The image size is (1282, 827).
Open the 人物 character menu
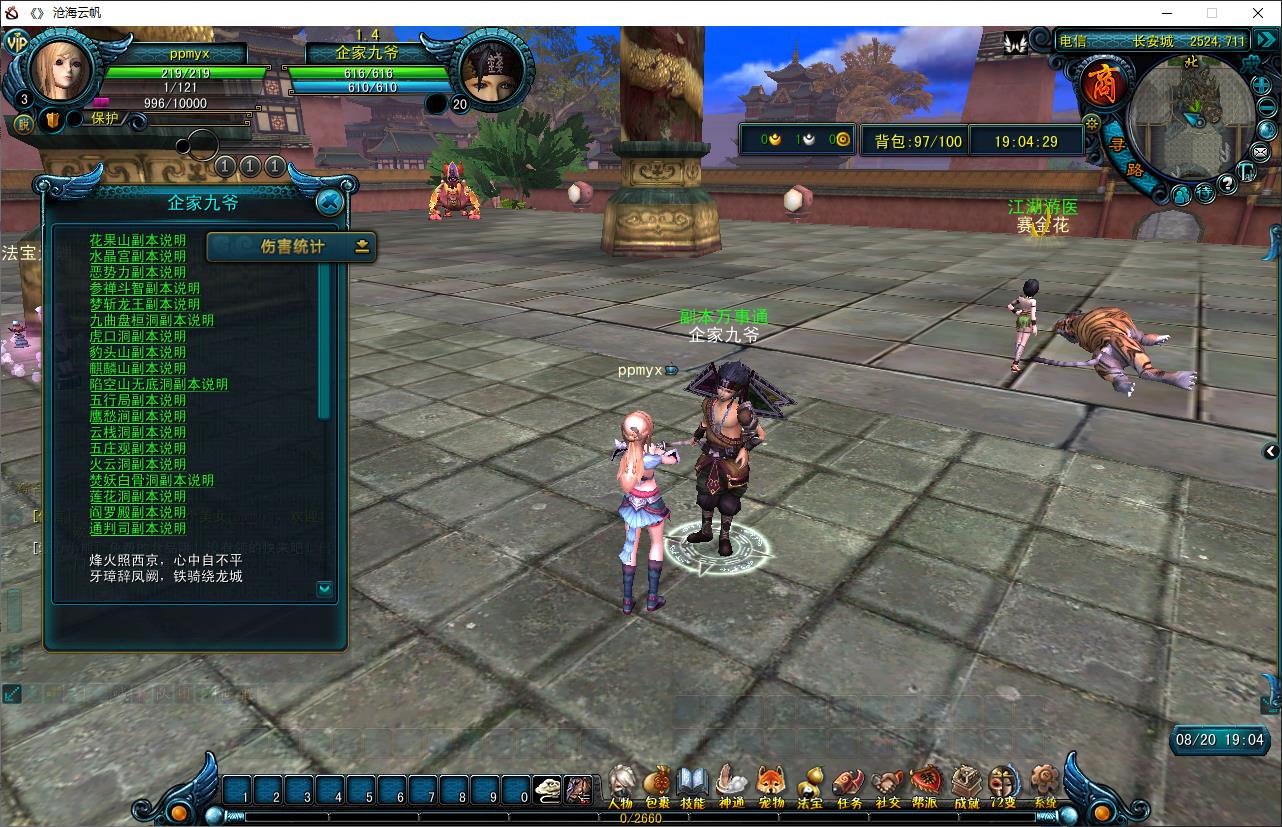[x=621, y=785]
